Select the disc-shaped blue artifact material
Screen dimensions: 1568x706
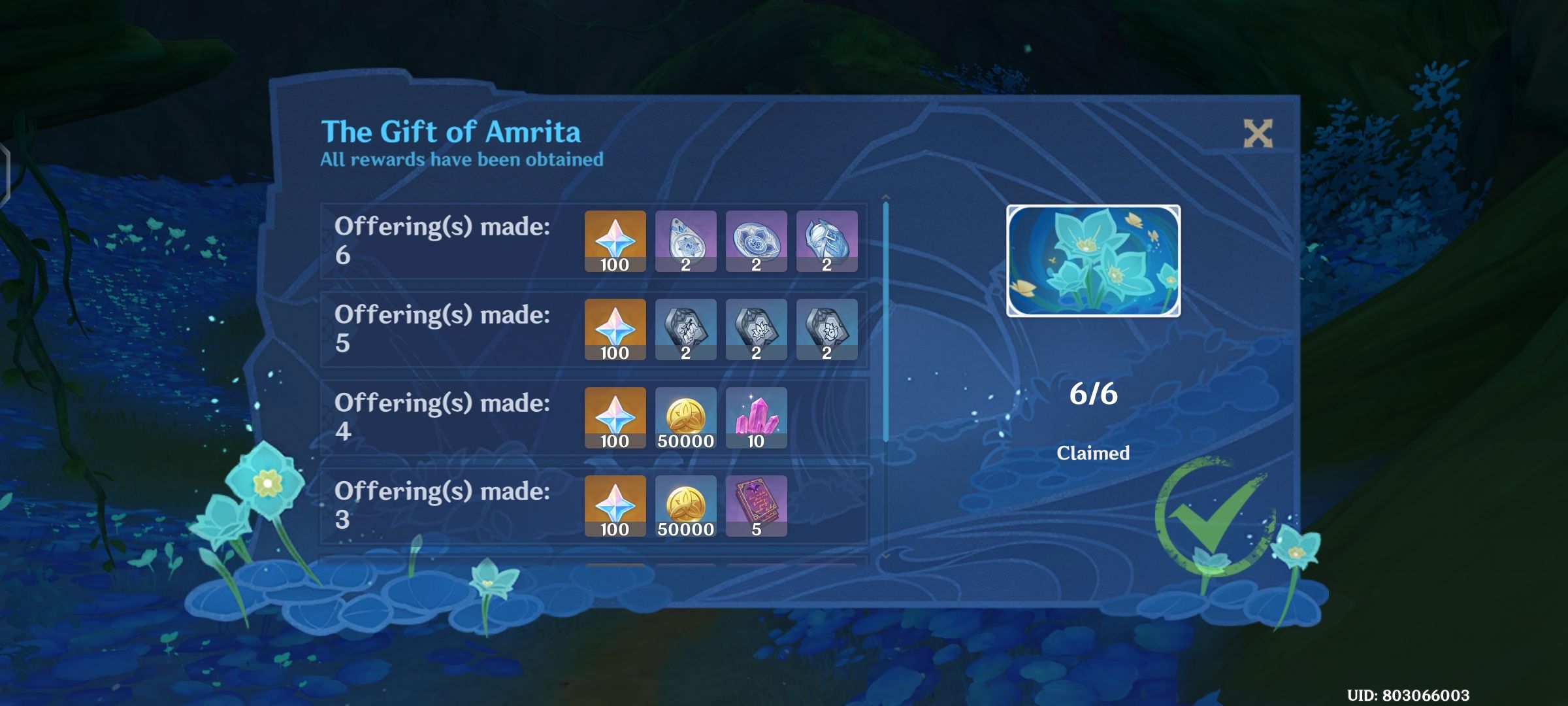click(x=757, y=242)
